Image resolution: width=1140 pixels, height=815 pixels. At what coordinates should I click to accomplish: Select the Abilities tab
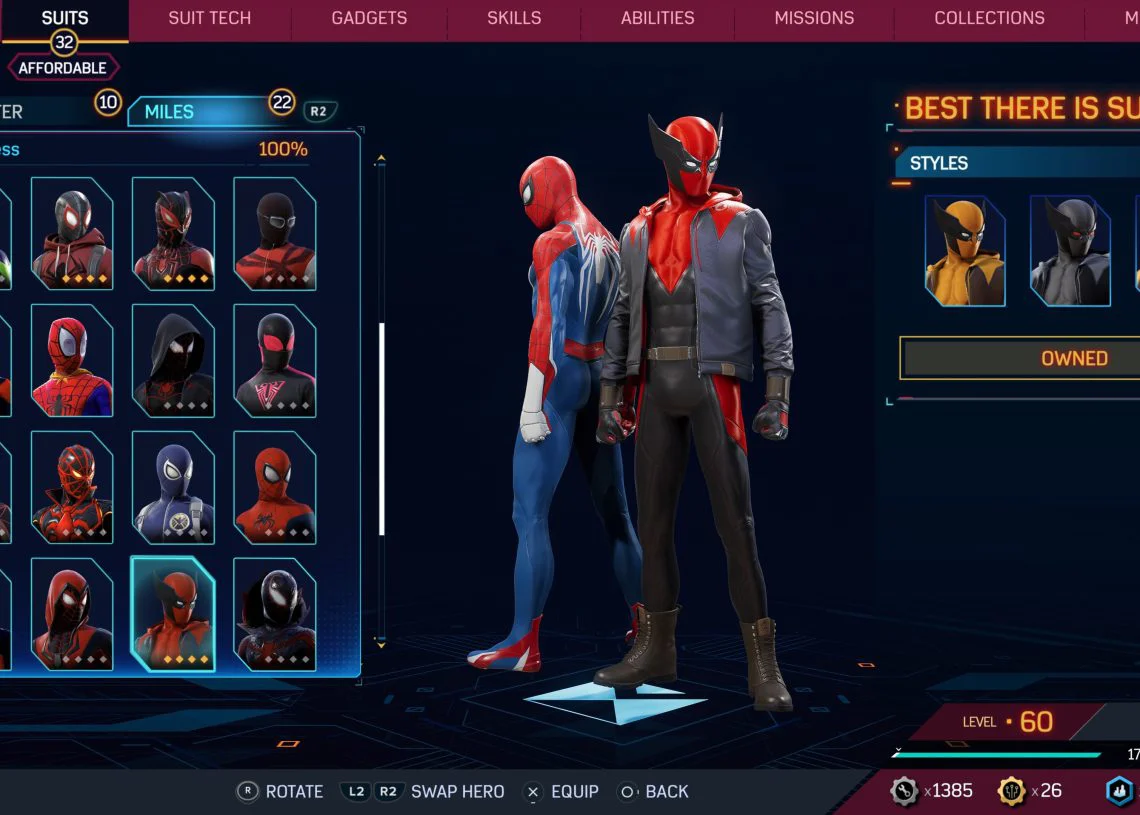[657, 18]
